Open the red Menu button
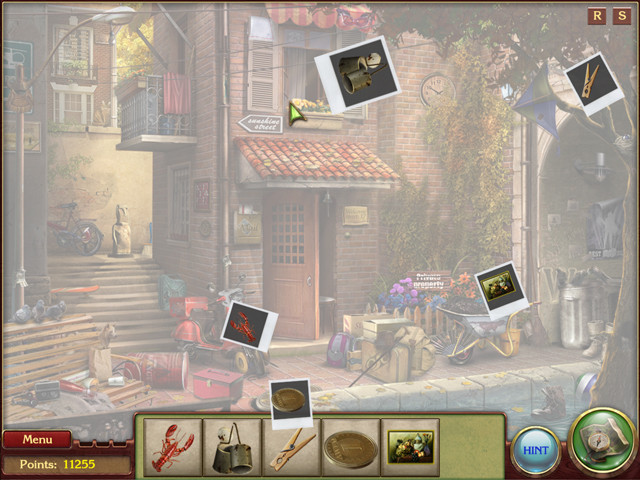The width and height of the screenshot is (640, 480). coord(37,439)
